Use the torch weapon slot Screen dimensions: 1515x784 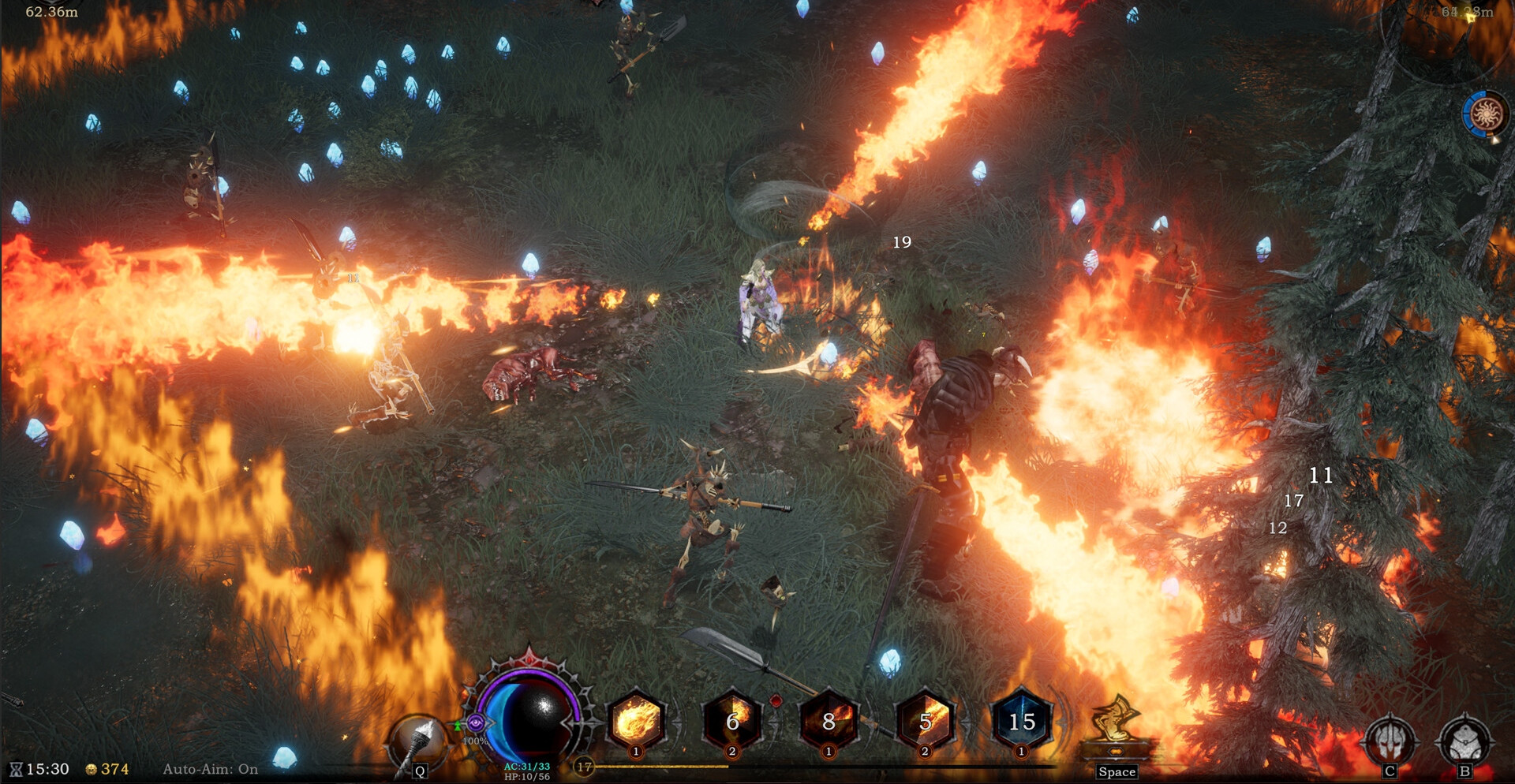coord(417,740)
